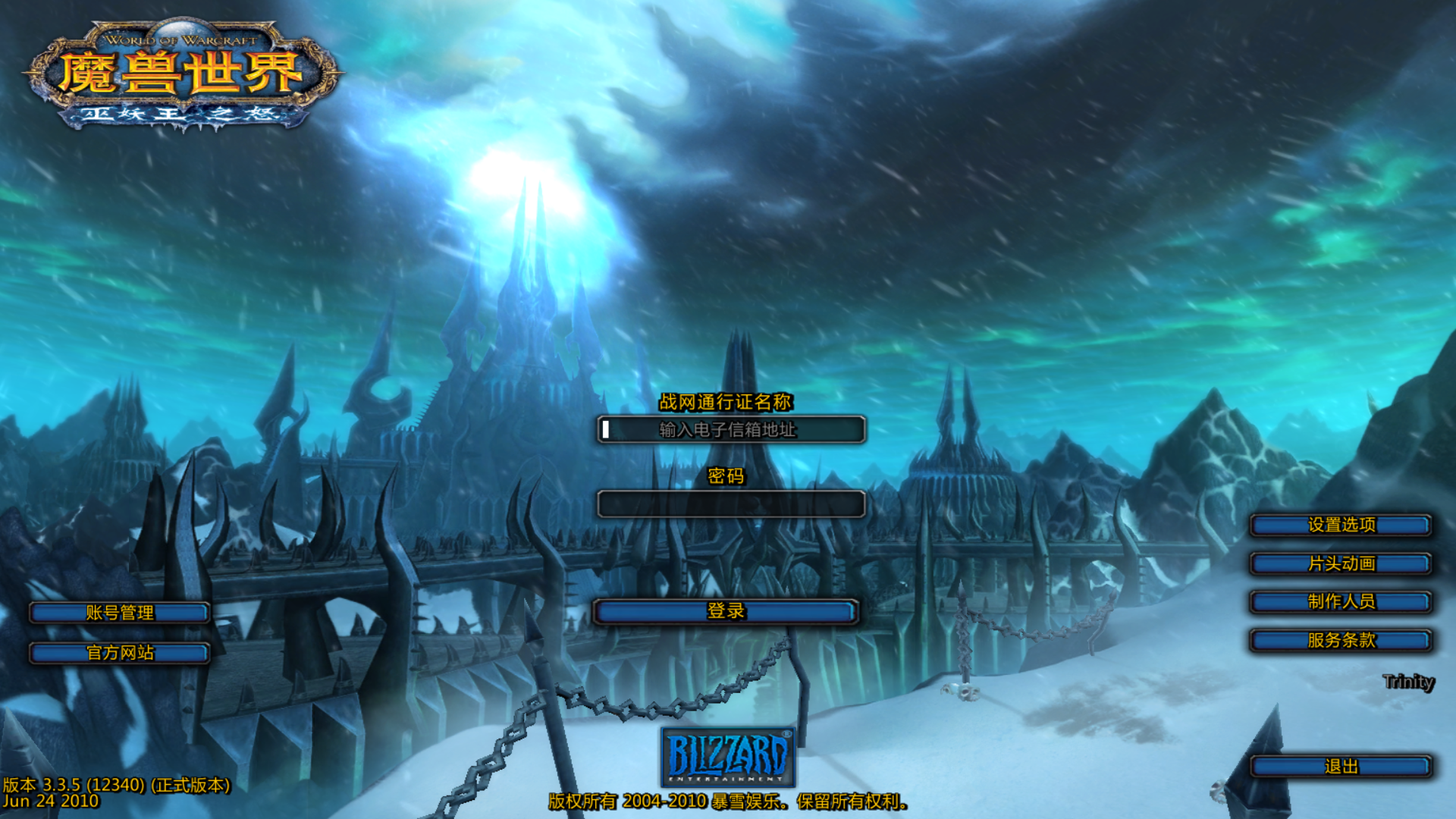Select the 退出 quit button
The height and width of the screenshot is (819, 1456).
(1341, 767)
